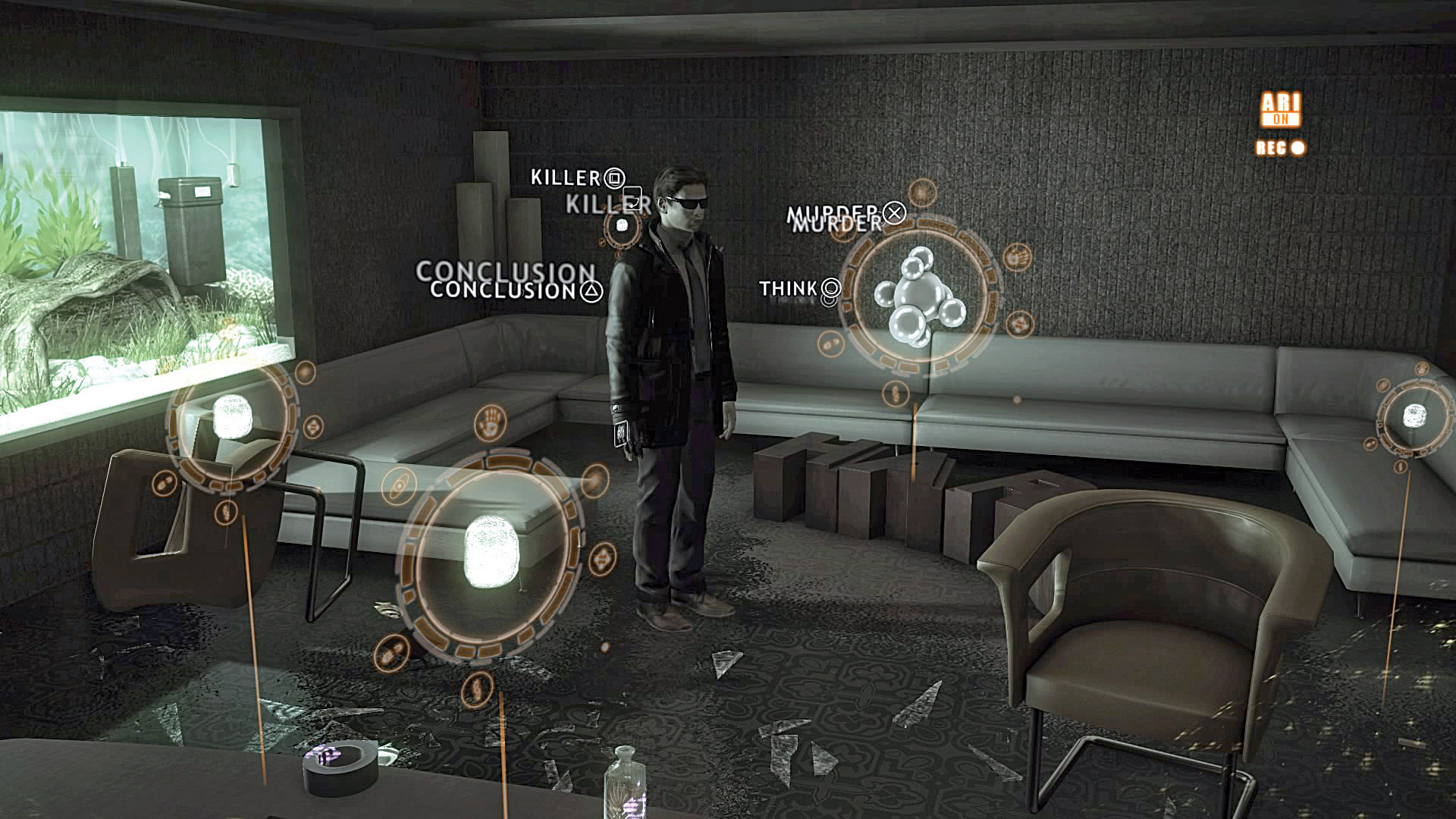Inspect the fingerprint clue on the overturned chair
The height and width of the screenshot is (819, 1456).
231,416
